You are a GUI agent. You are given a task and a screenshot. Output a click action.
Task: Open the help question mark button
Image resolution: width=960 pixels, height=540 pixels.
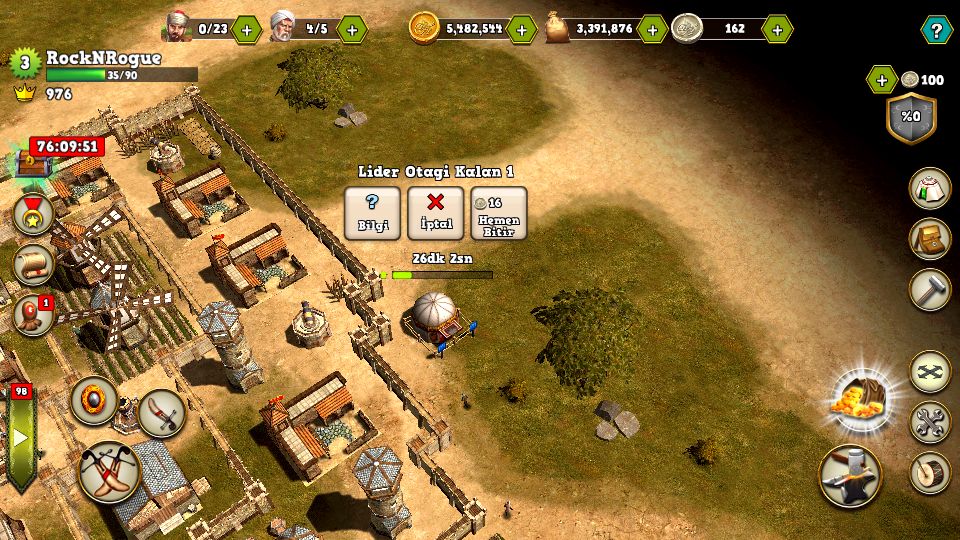point(935,29)
